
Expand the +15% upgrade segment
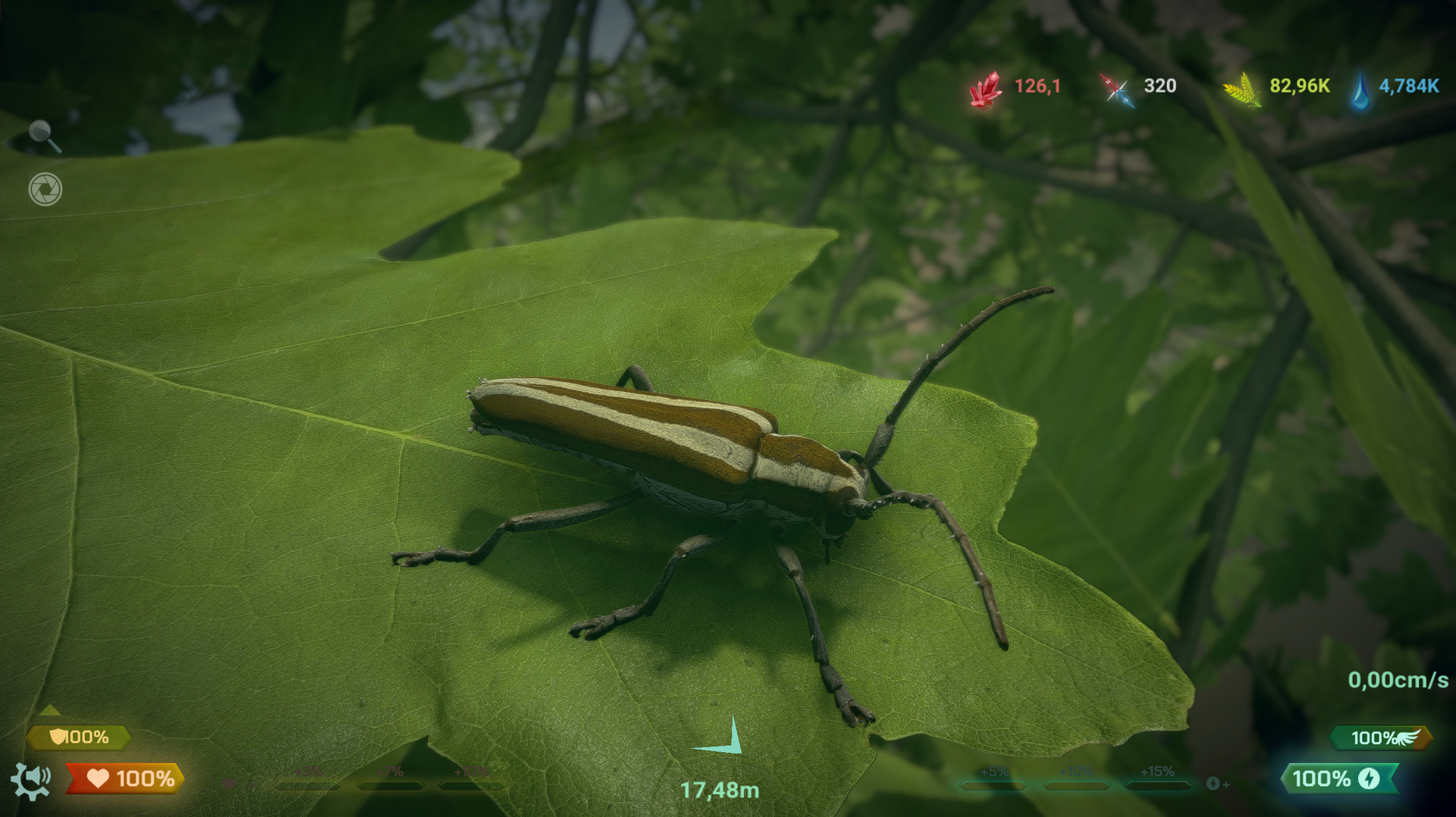[x=1158, y=784]
